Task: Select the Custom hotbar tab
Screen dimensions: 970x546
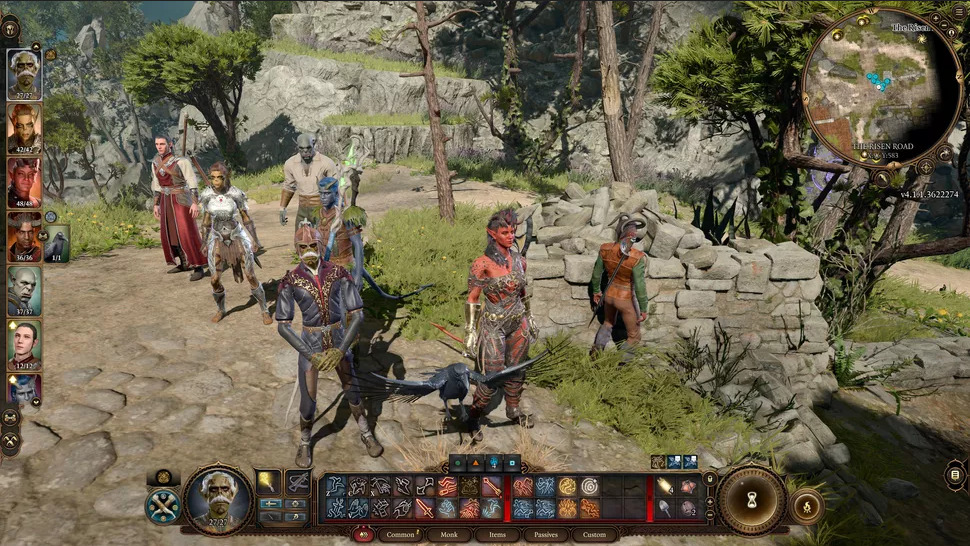Action: [594, 535]
